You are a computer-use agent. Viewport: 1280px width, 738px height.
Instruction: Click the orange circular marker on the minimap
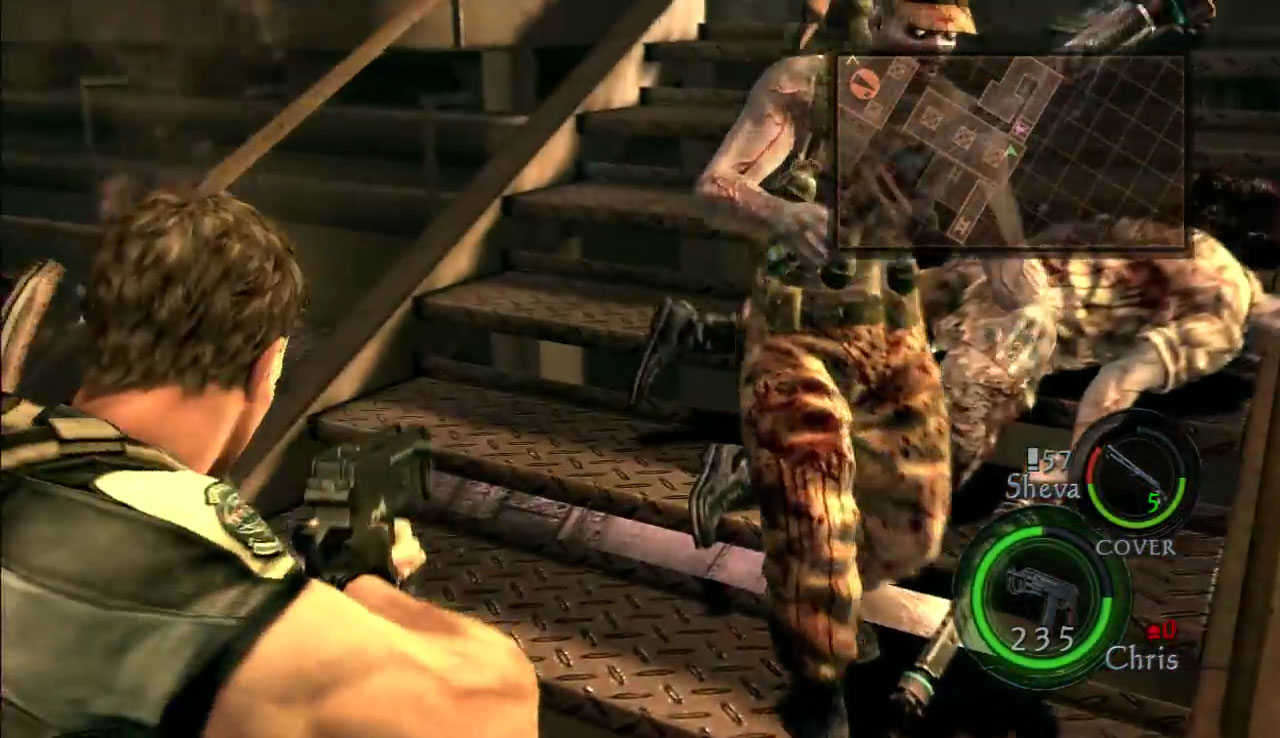pos(864,83)
